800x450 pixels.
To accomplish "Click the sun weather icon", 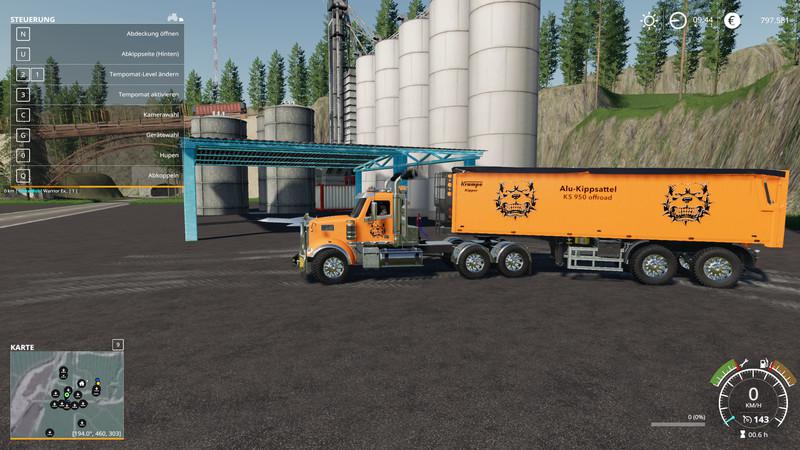I will point(649,20).
